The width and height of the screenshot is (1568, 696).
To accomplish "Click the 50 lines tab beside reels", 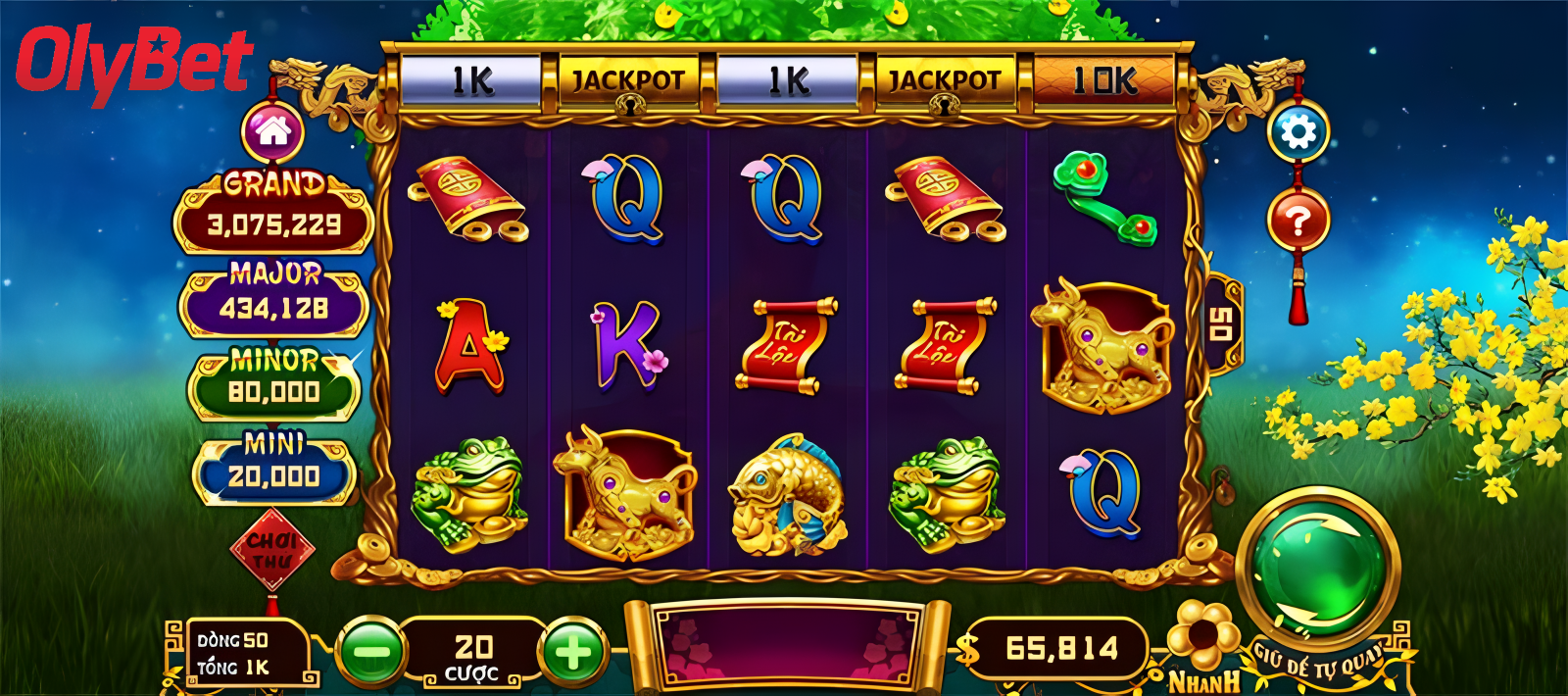I will click(1220, 324).
